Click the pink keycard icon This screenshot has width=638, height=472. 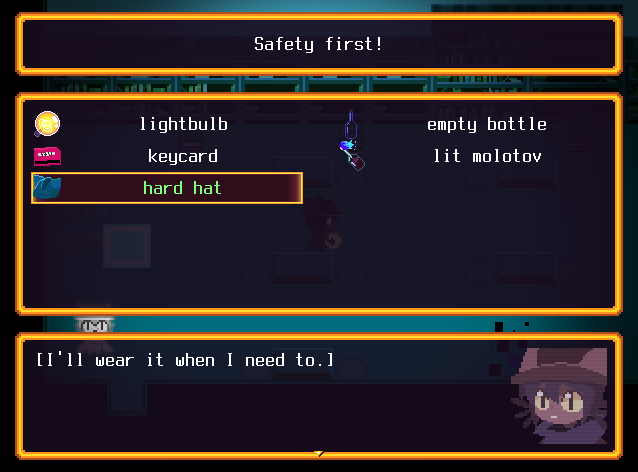pyautogui.click(x=47, y=156)
